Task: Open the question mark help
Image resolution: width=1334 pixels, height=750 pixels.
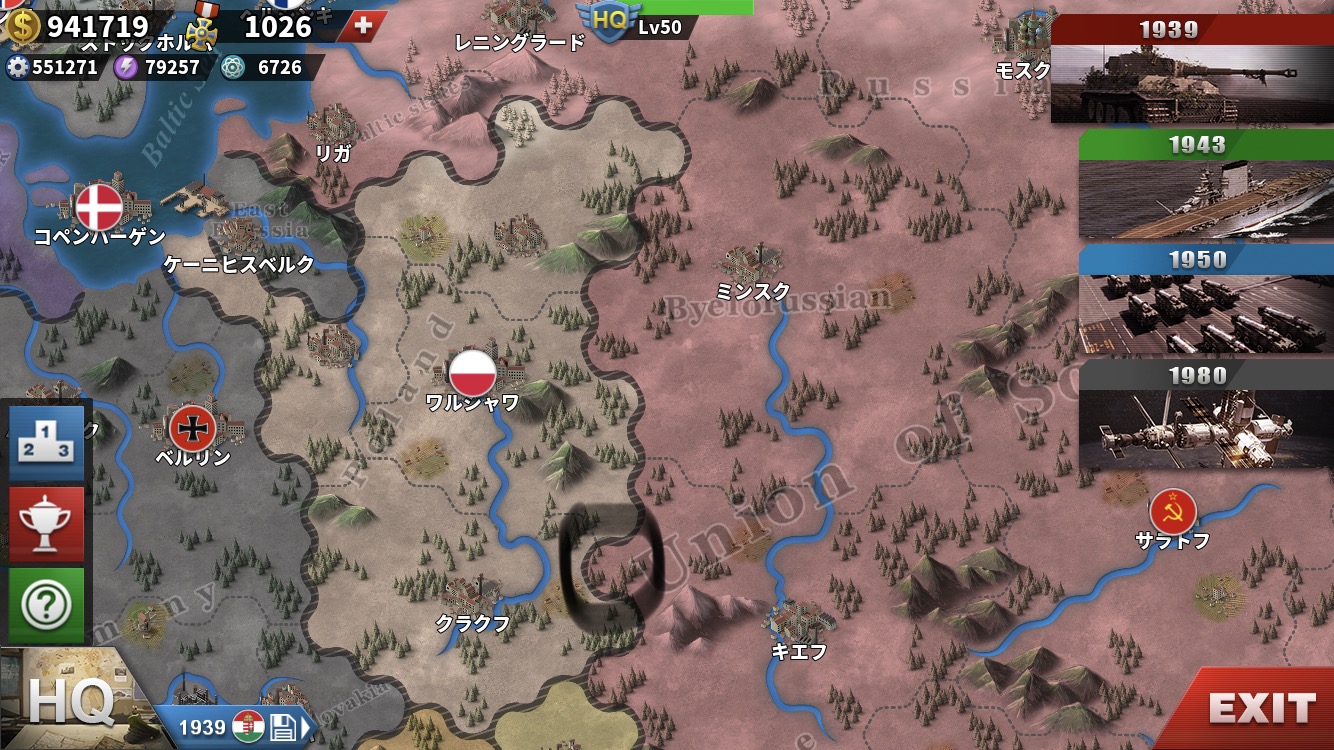Action: 47,604
